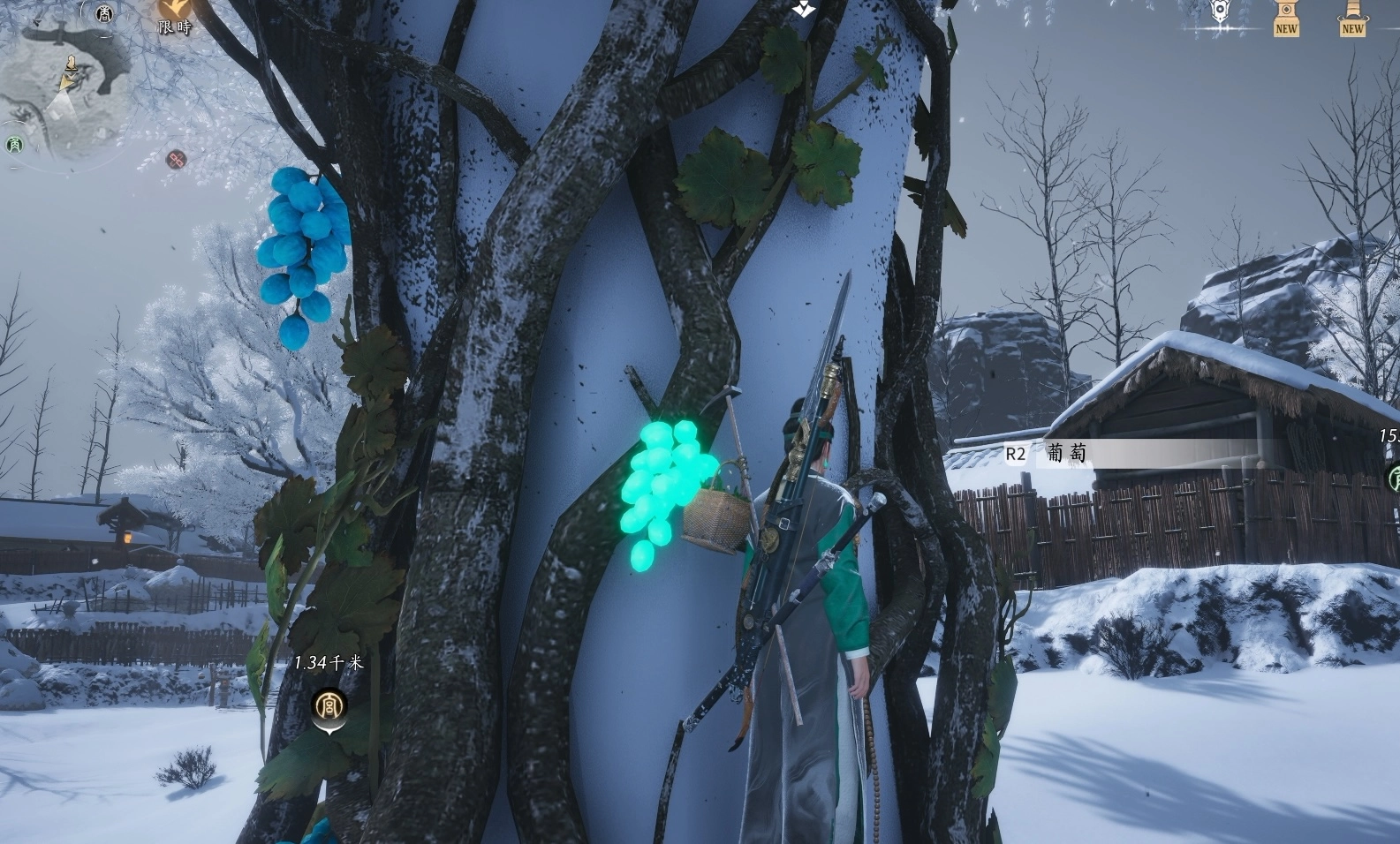Click the red crossed marker beside the minimap
The width and height of the screenshot is (1400, 844).
click(177, 160)
